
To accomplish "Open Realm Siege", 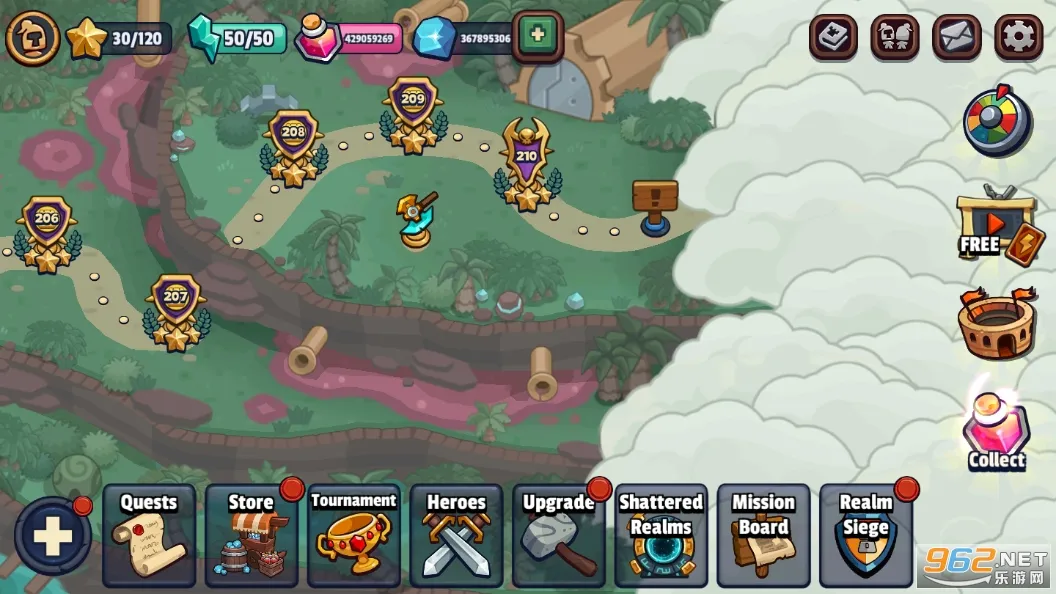I will 866,535.
